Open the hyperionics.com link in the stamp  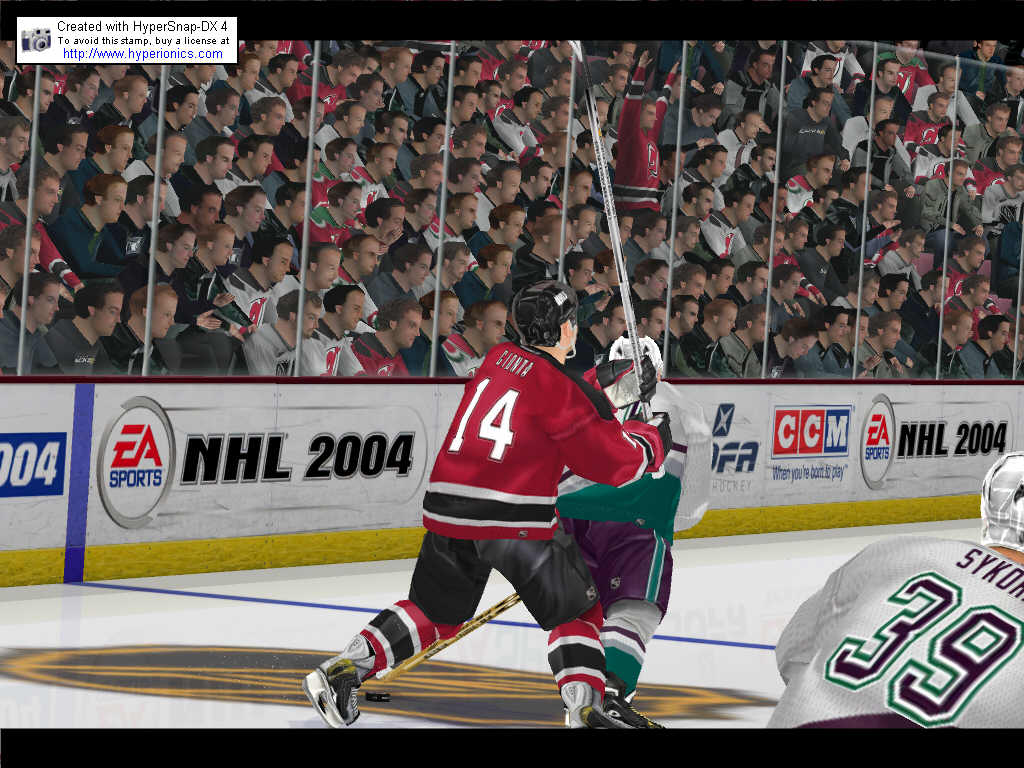coord(140,53)
